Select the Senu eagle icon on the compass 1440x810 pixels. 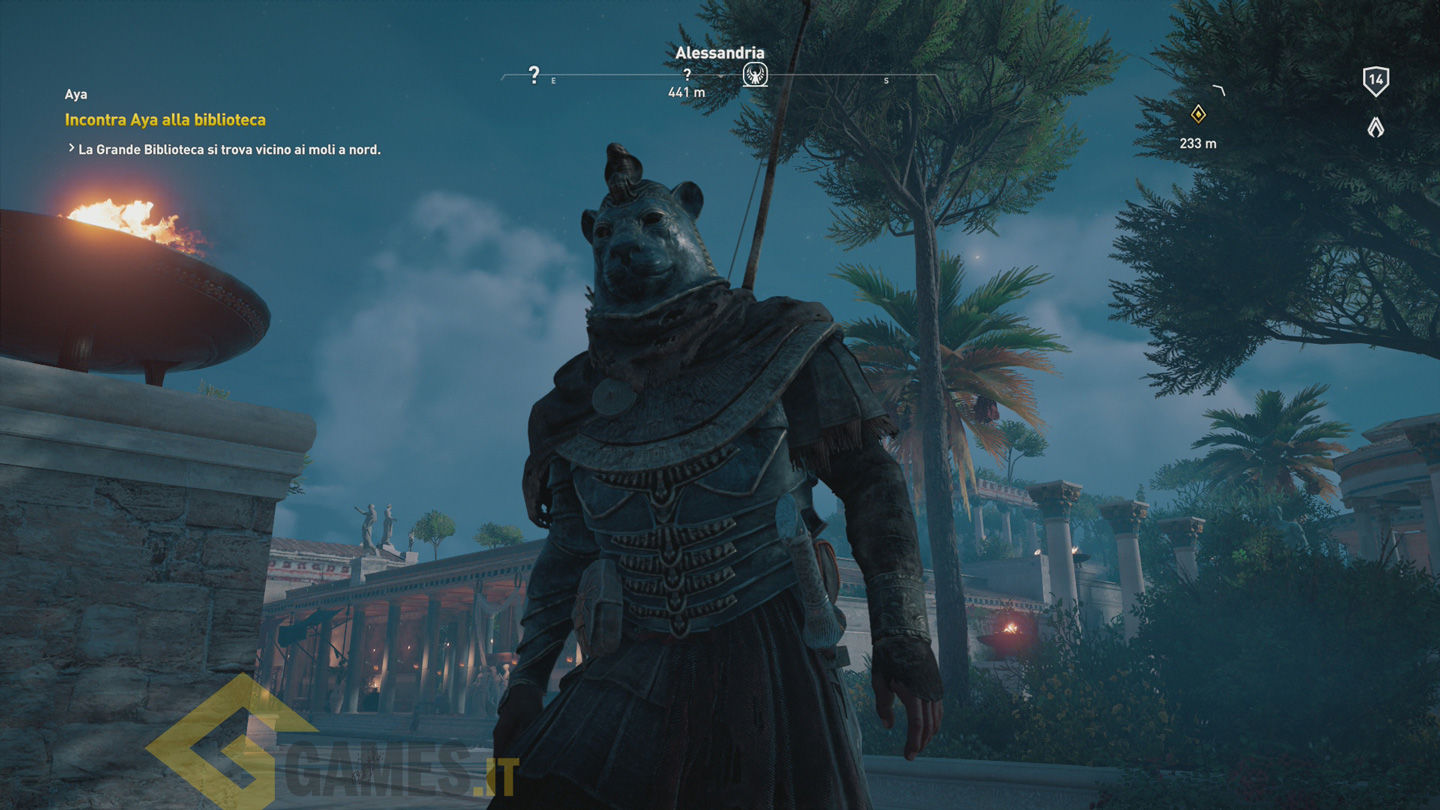[x=755, y=74]
